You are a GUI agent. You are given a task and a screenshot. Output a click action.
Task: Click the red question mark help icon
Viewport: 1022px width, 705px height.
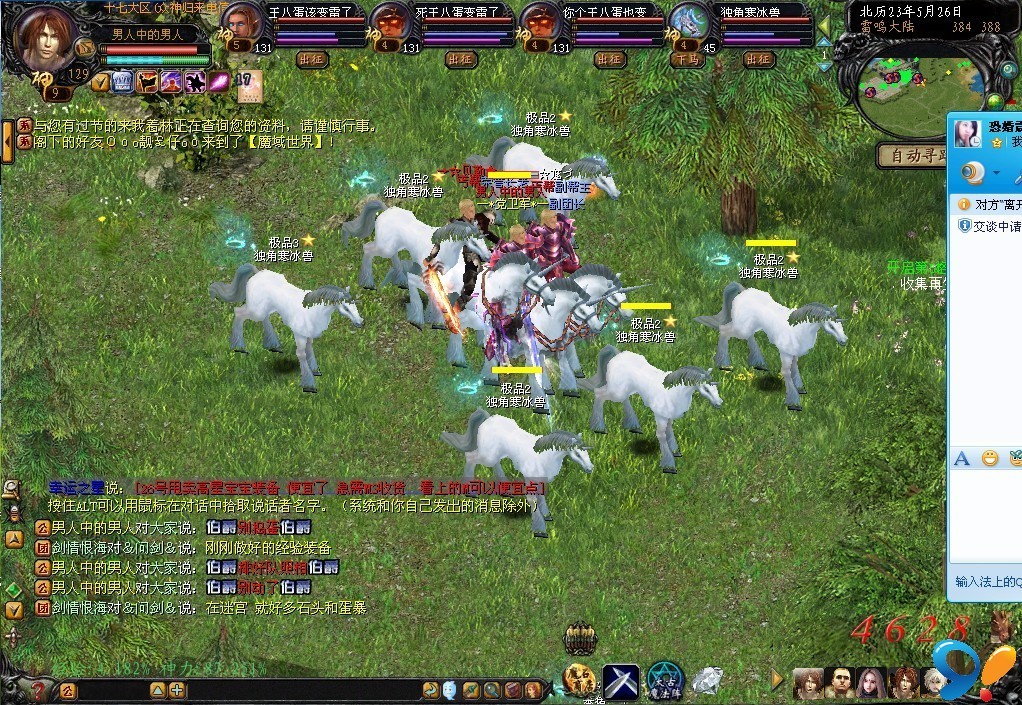click(38, 690)
